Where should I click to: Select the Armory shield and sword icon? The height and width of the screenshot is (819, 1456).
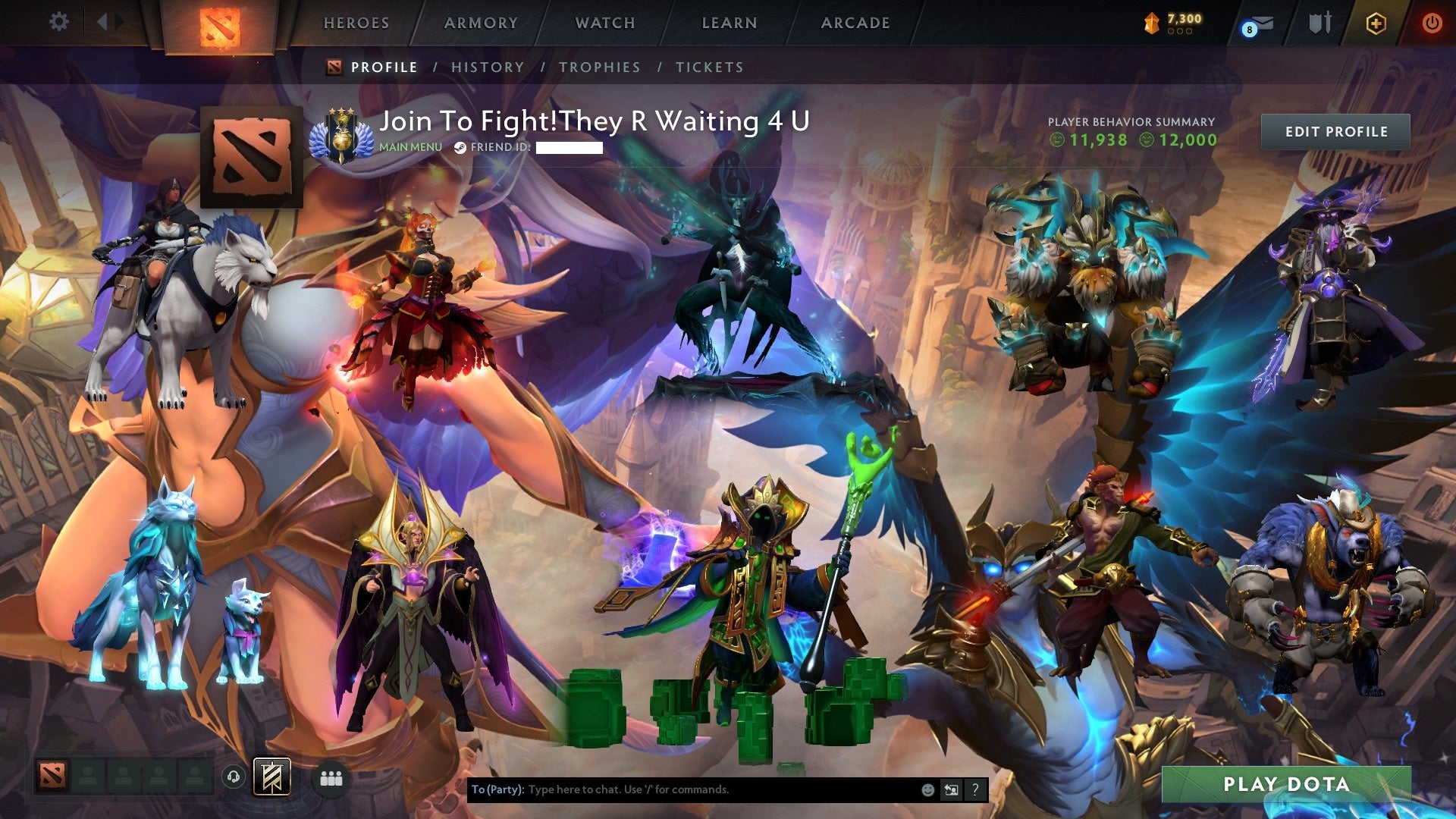(x=1319, y=22)
